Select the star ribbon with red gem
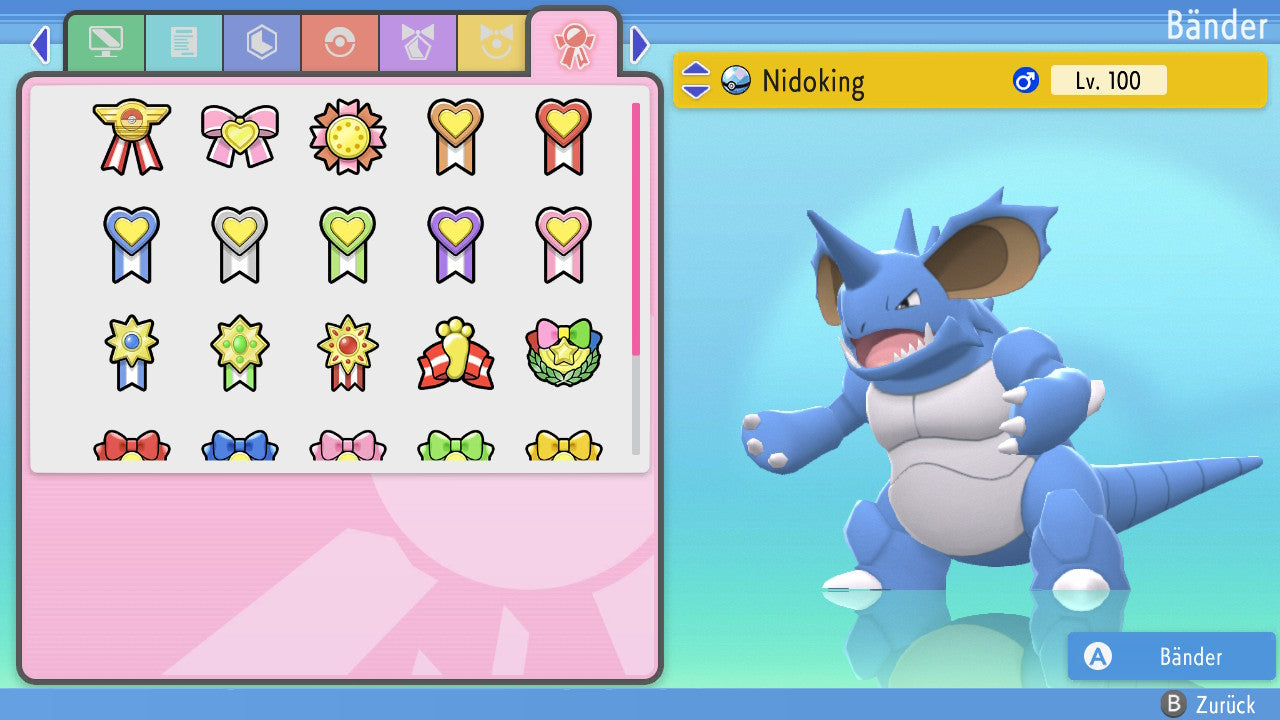Screen dimensions: 1280x720 coord(347,354)
